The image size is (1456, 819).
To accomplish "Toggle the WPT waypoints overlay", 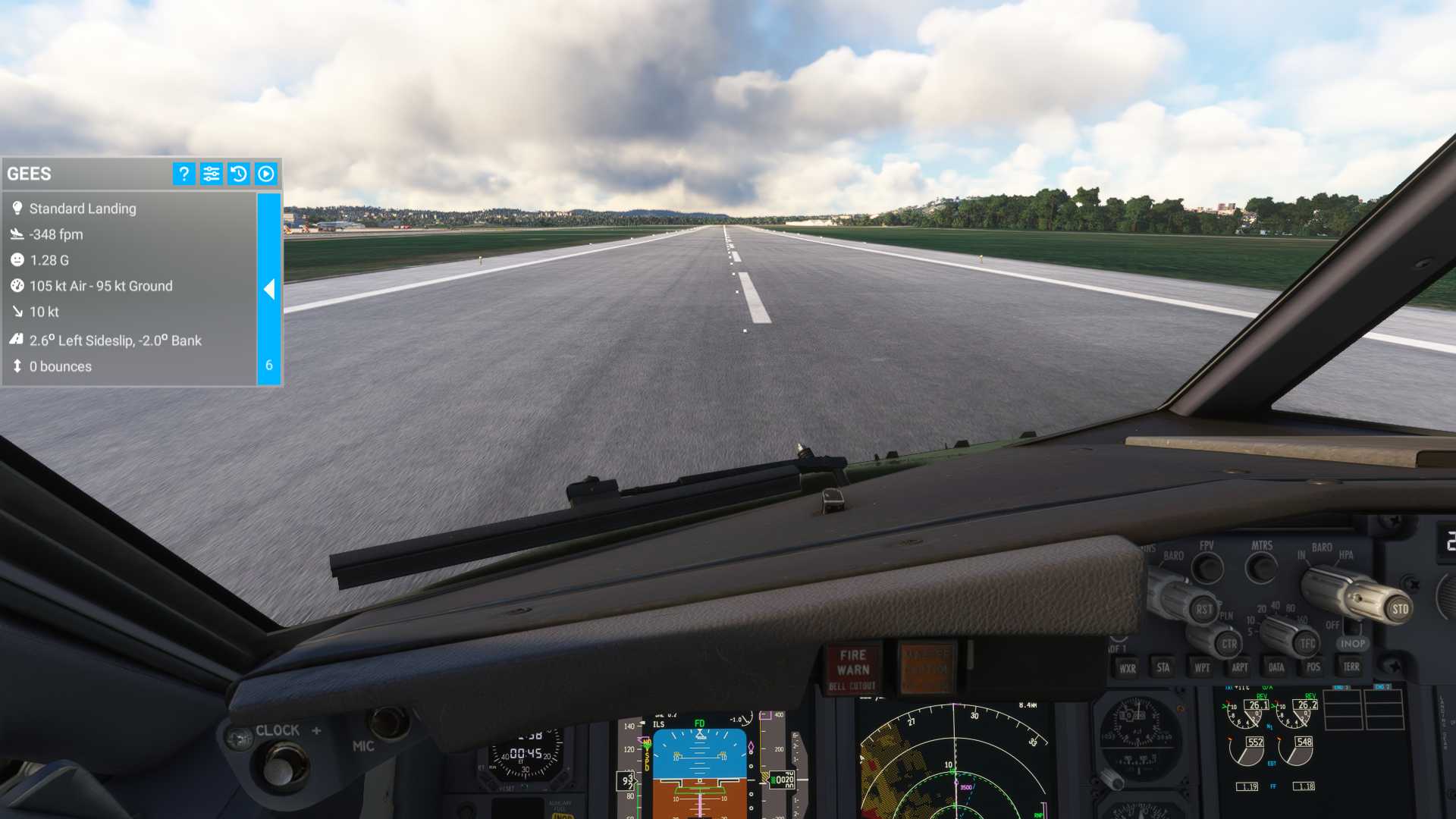I will click(x=1201, y=668).
